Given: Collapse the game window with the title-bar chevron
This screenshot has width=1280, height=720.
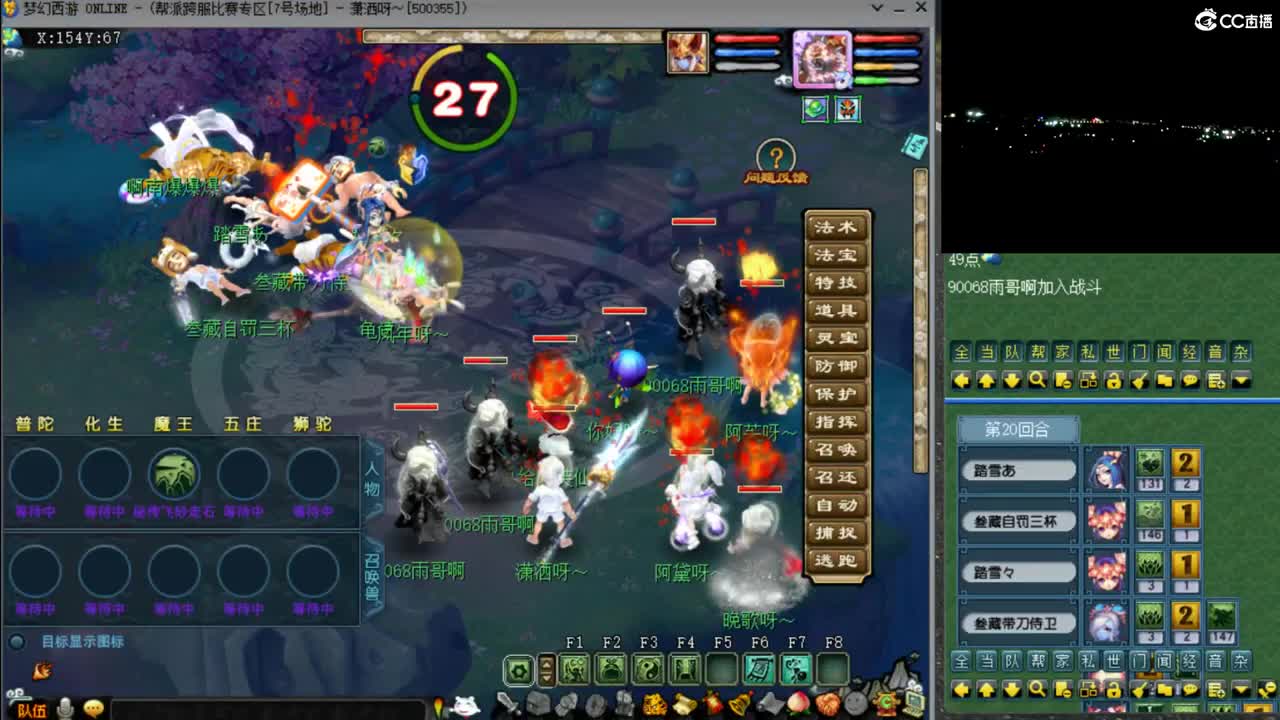Looking at the screenshot, I should (x=877, y=9).
